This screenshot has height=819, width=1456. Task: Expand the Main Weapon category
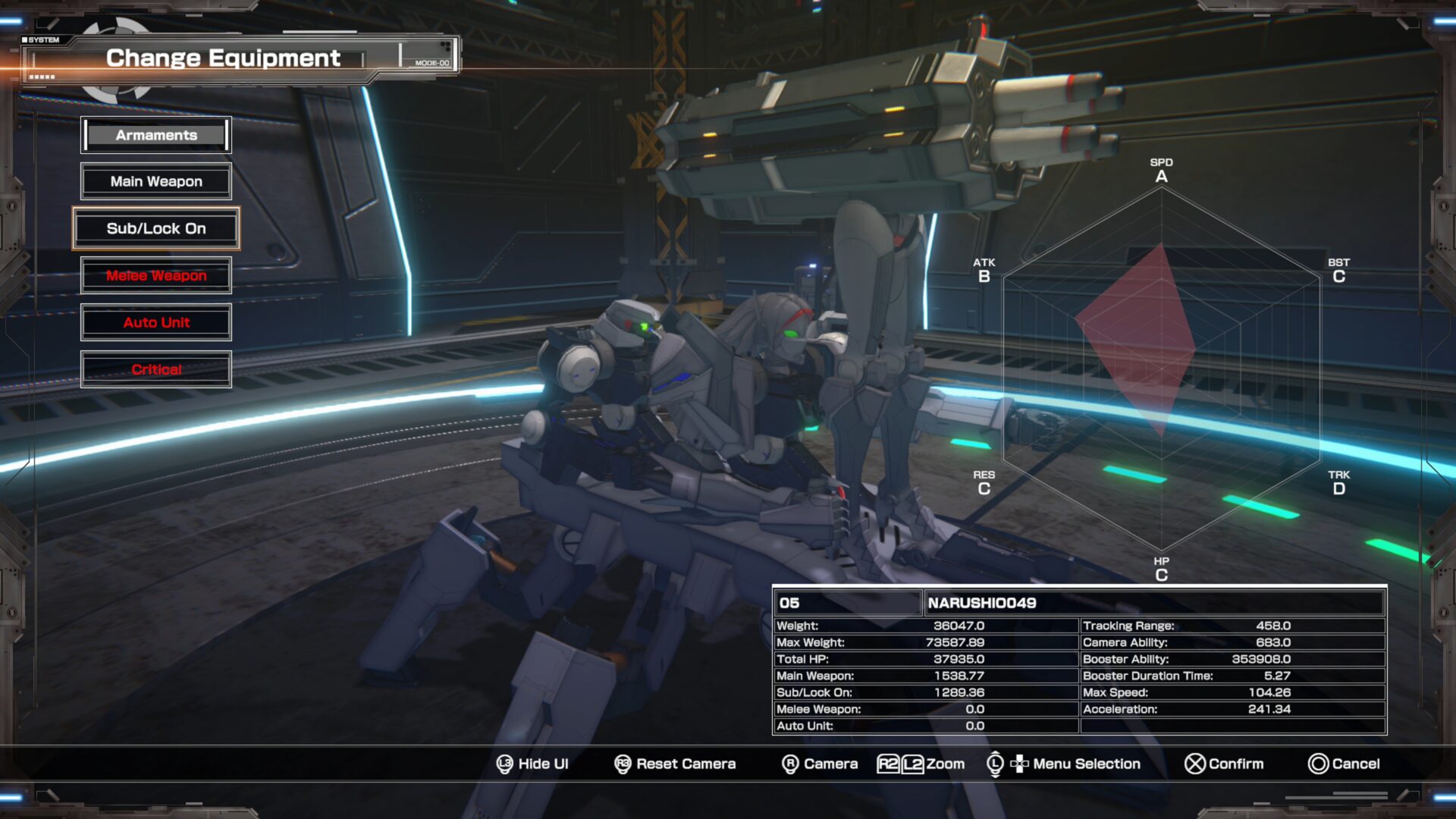(x=155, y=181)
